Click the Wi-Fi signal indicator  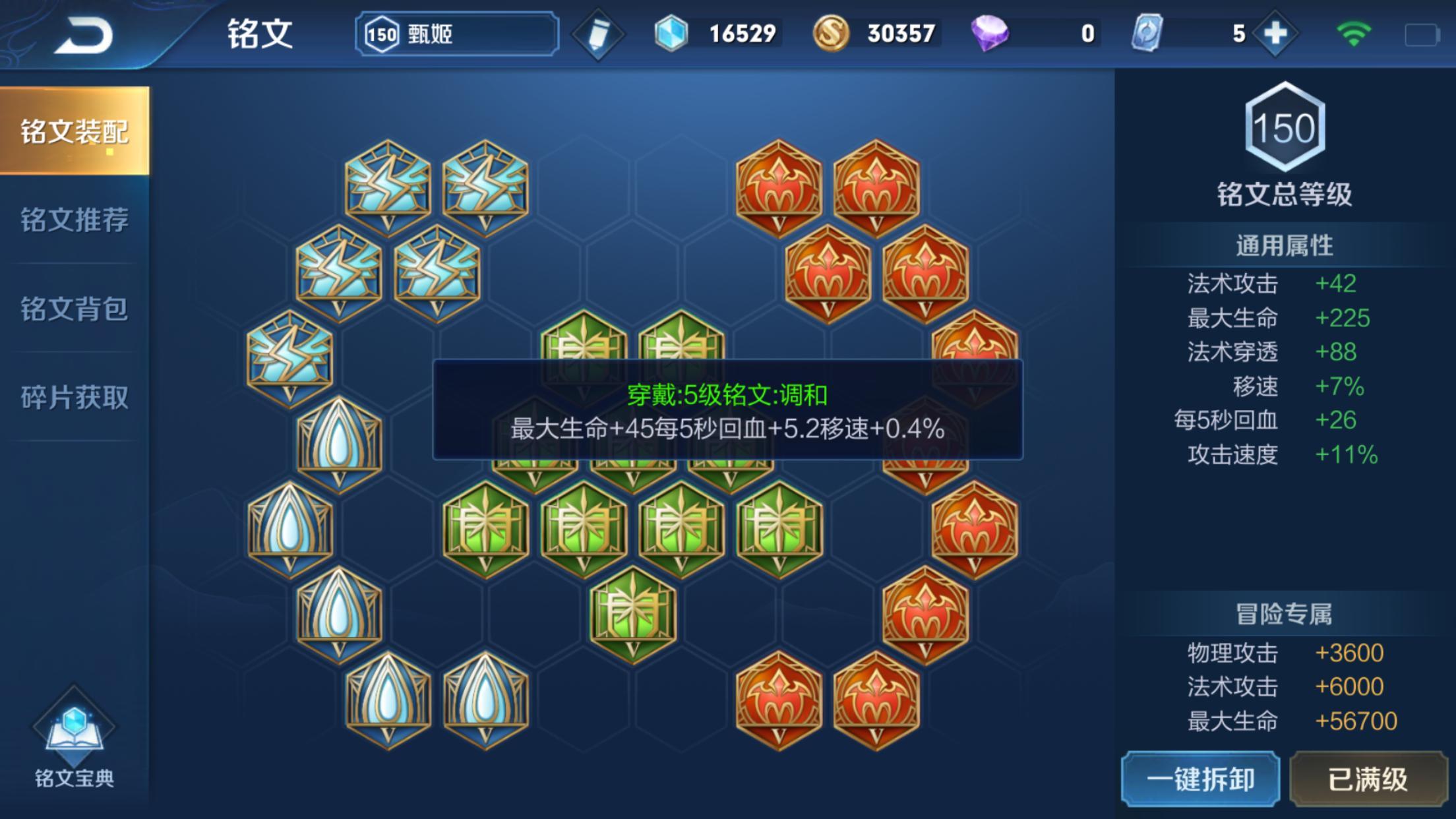1354,32
